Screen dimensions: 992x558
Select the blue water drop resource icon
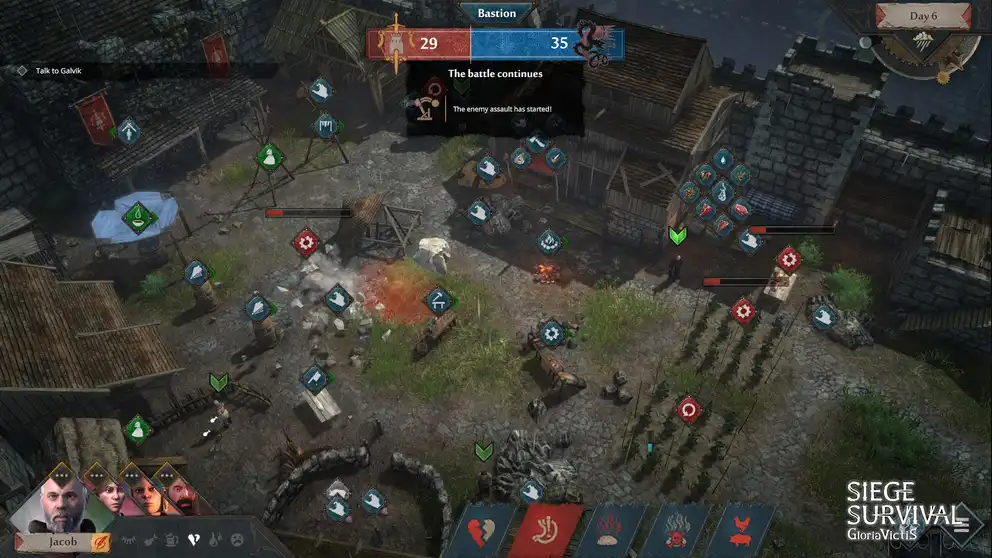tap(722, 159)
